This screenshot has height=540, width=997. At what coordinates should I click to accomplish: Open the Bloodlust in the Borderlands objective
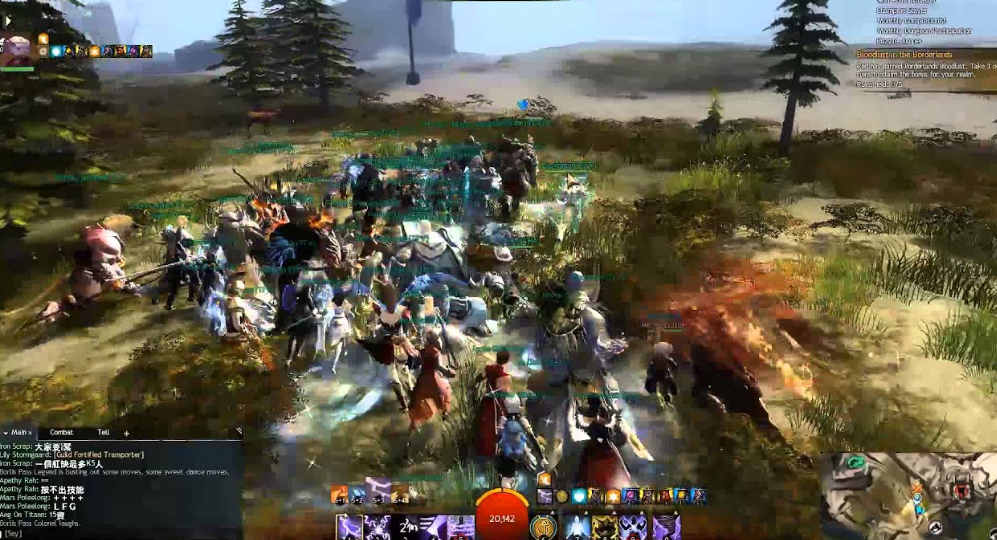903,54
